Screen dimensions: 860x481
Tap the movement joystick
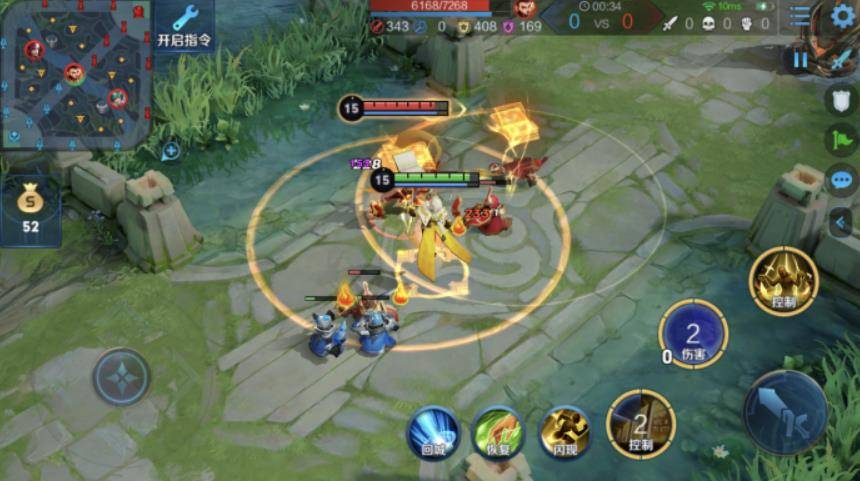pos(122,377)
